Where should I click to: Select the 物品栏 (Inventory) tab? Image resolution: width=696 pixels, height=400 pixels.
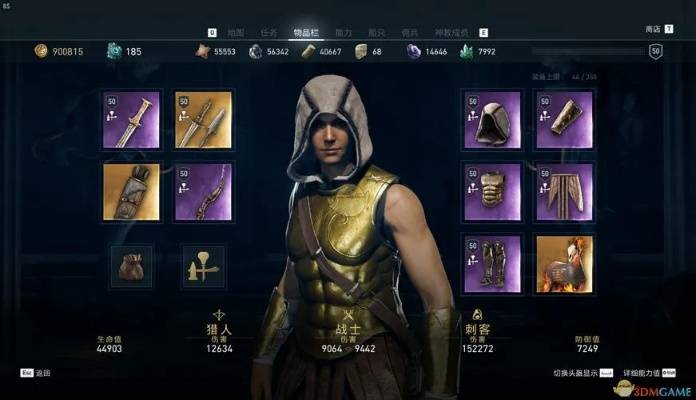click(304, 32)
